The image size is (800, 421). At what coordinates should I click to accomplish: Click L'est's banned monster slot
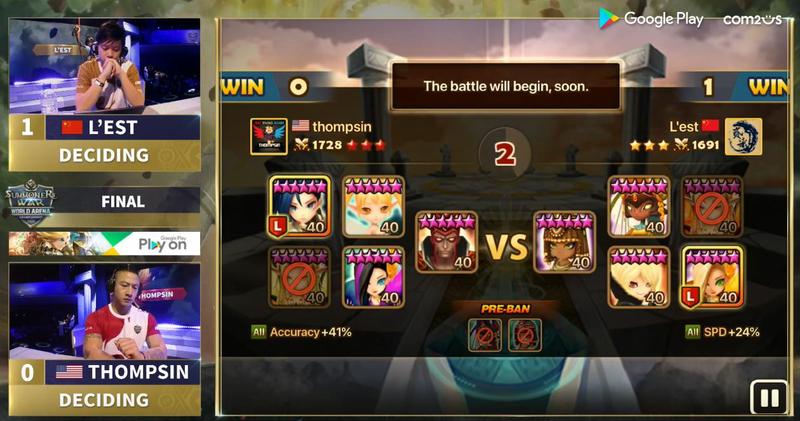[x=712, y=206]
